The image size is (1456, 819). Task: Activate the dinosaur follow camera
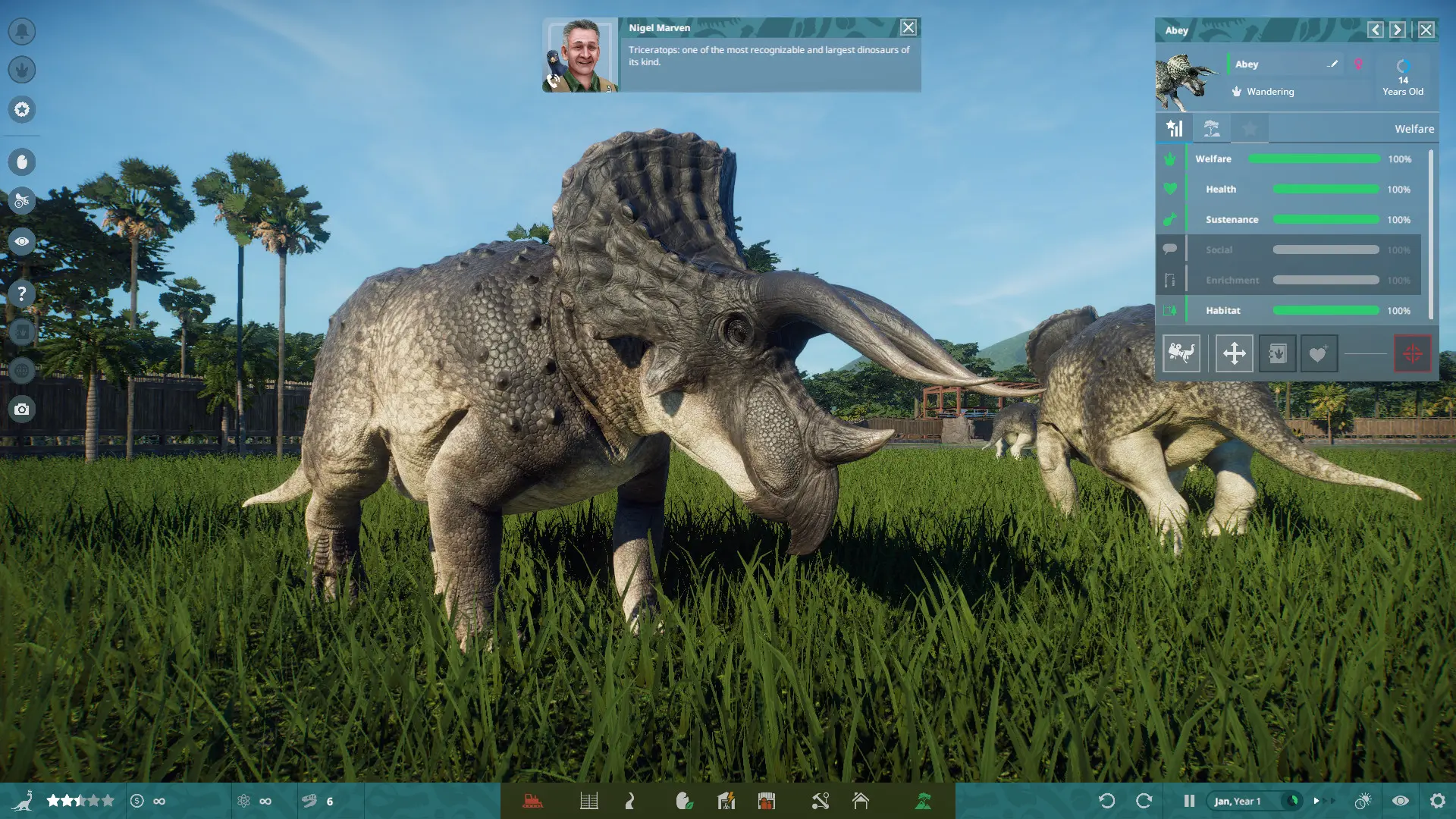tap(1181, 353)
